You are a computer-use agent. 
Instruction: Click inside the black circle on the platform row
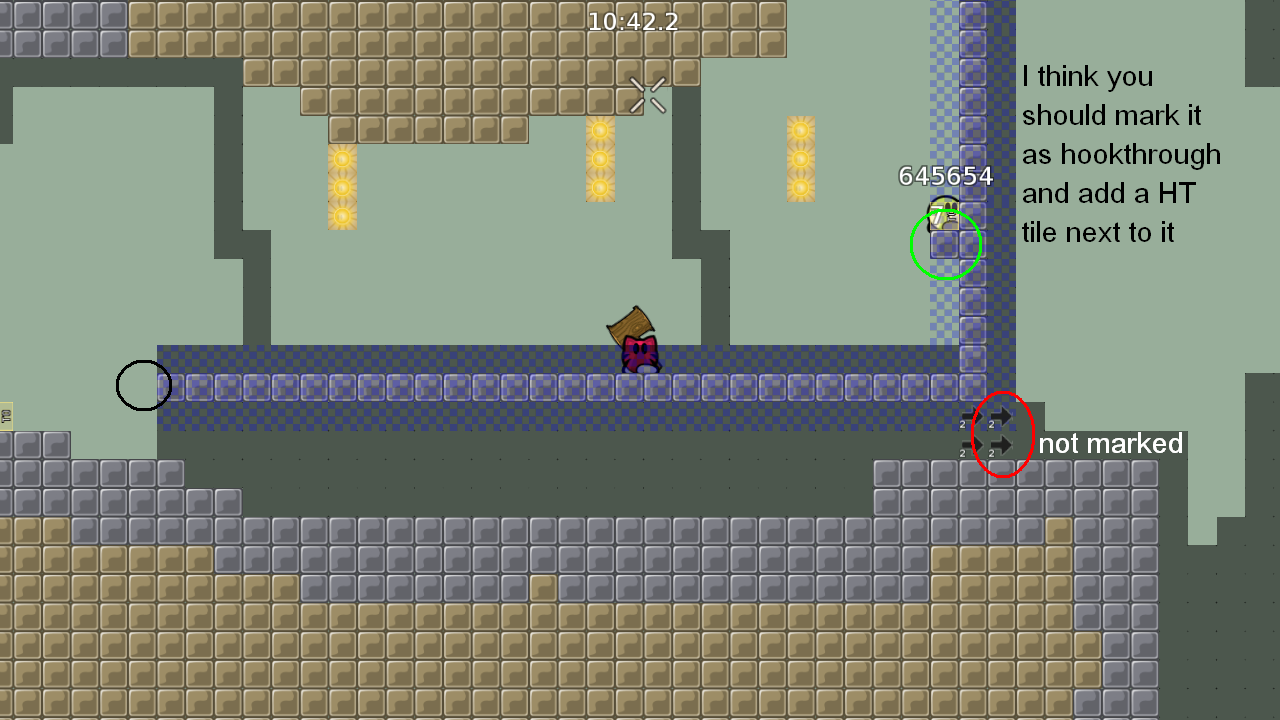coord(143,385)
